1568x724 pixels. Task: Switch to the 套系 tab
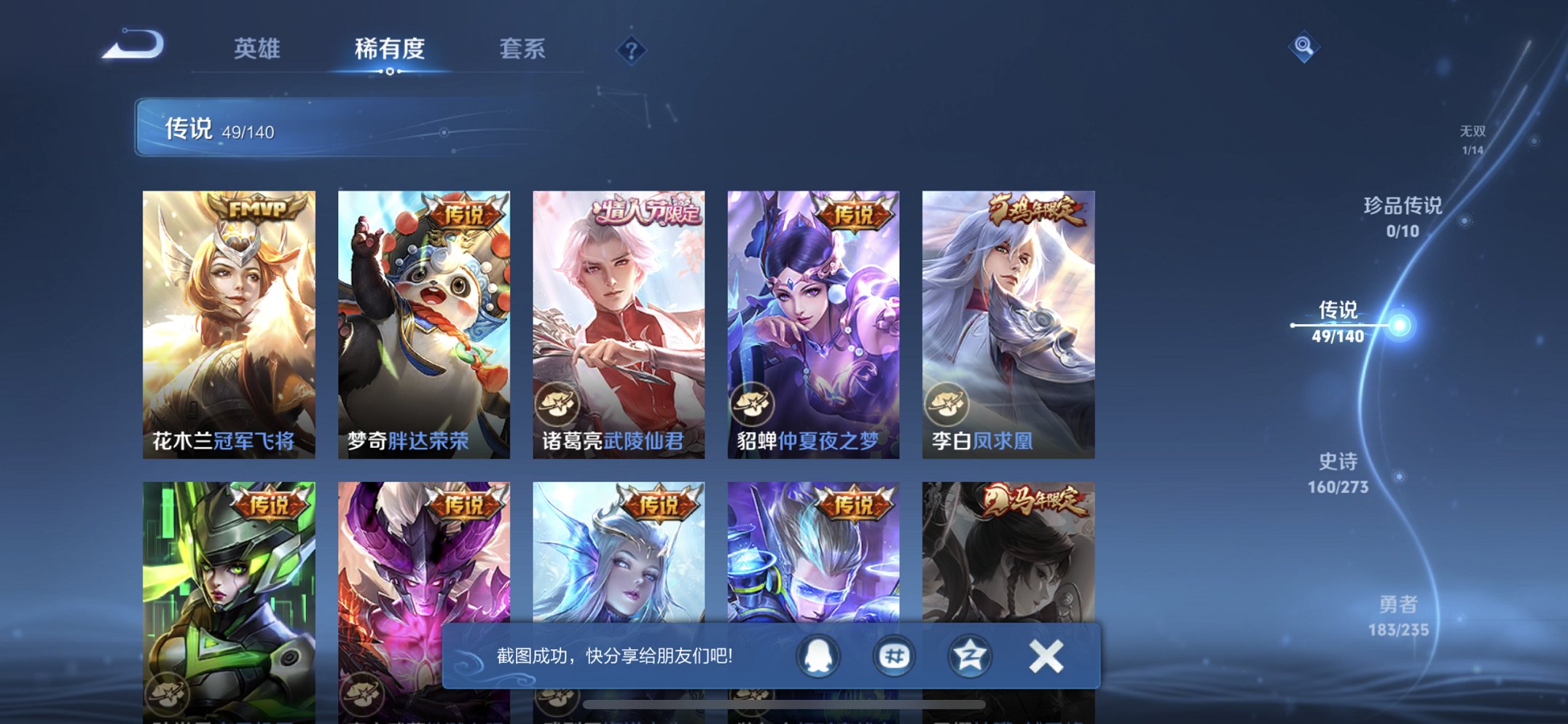(523, 50)
